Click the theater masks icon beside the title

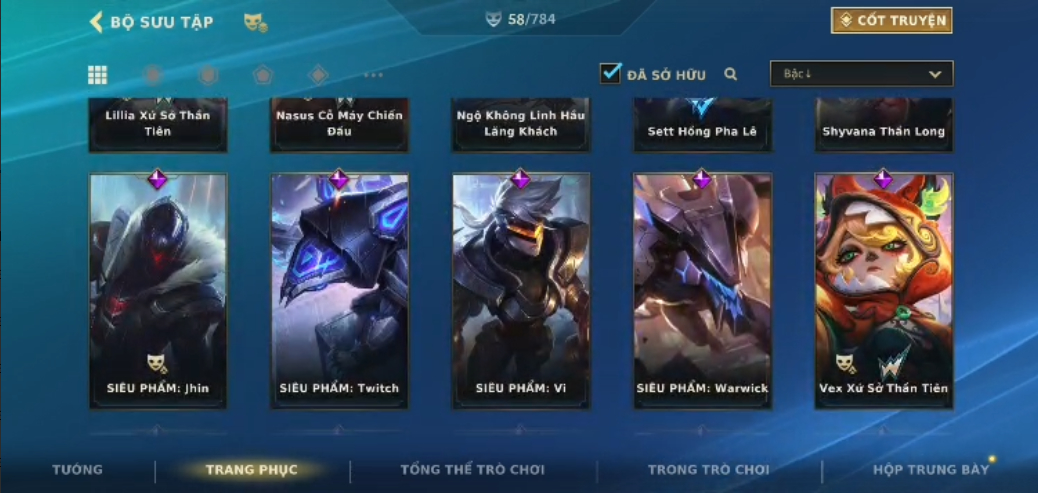pyautogui.click(x=255, y=22)
